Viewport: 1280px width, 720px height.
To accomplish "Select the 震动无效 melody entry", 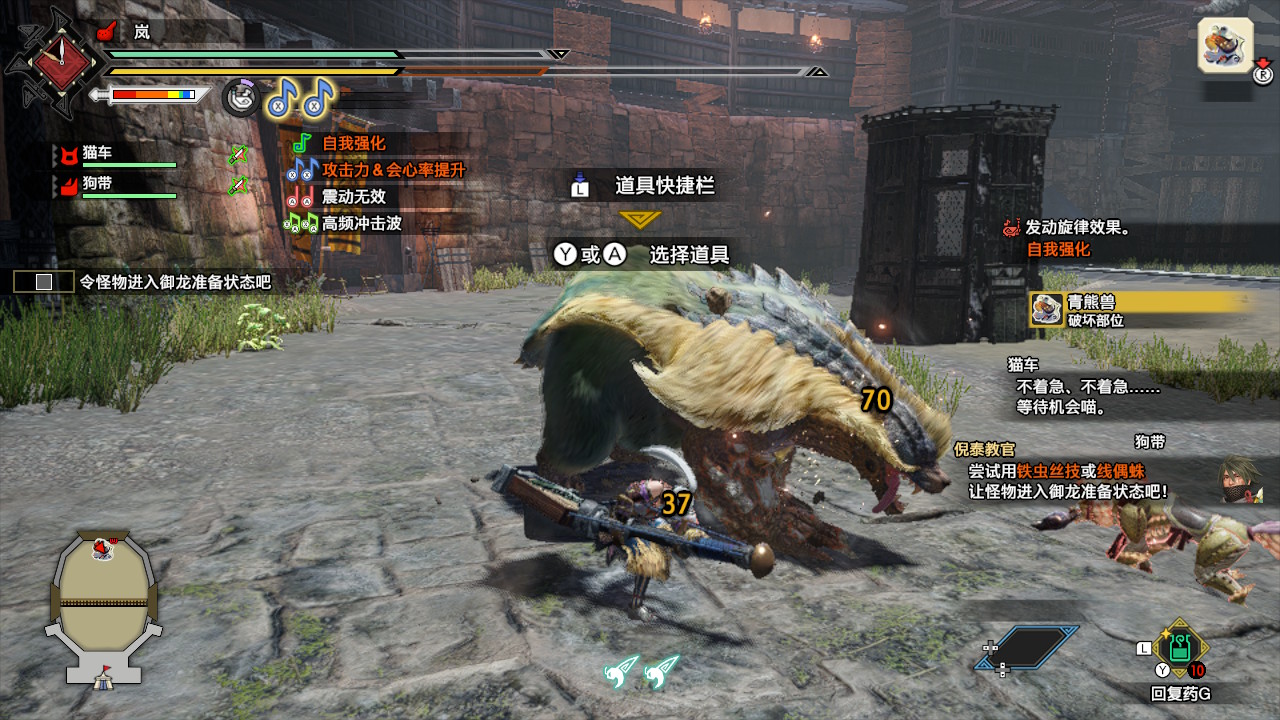I will pyautogui.click(x=353, y=197).
